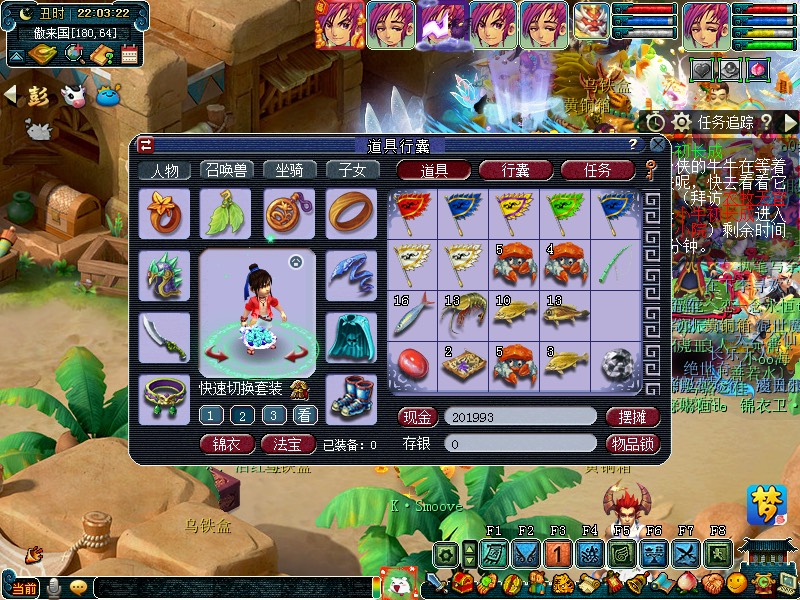Open the 坐骑 mount tab
This screenshot has height=600, width=800.
pyautogui.click(x=290, y=170)
